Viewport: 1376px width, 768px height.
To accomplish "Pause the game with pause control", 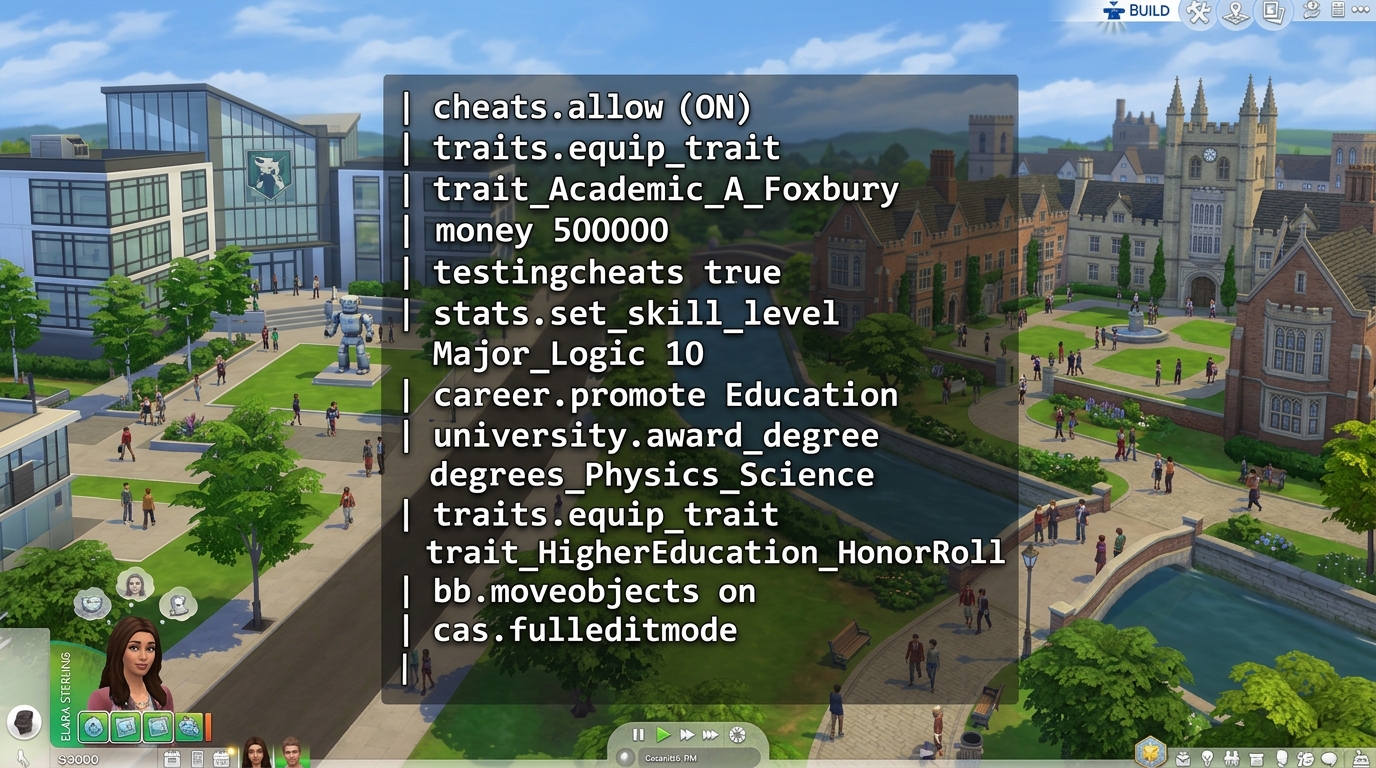I will click(x=639, y=735).
